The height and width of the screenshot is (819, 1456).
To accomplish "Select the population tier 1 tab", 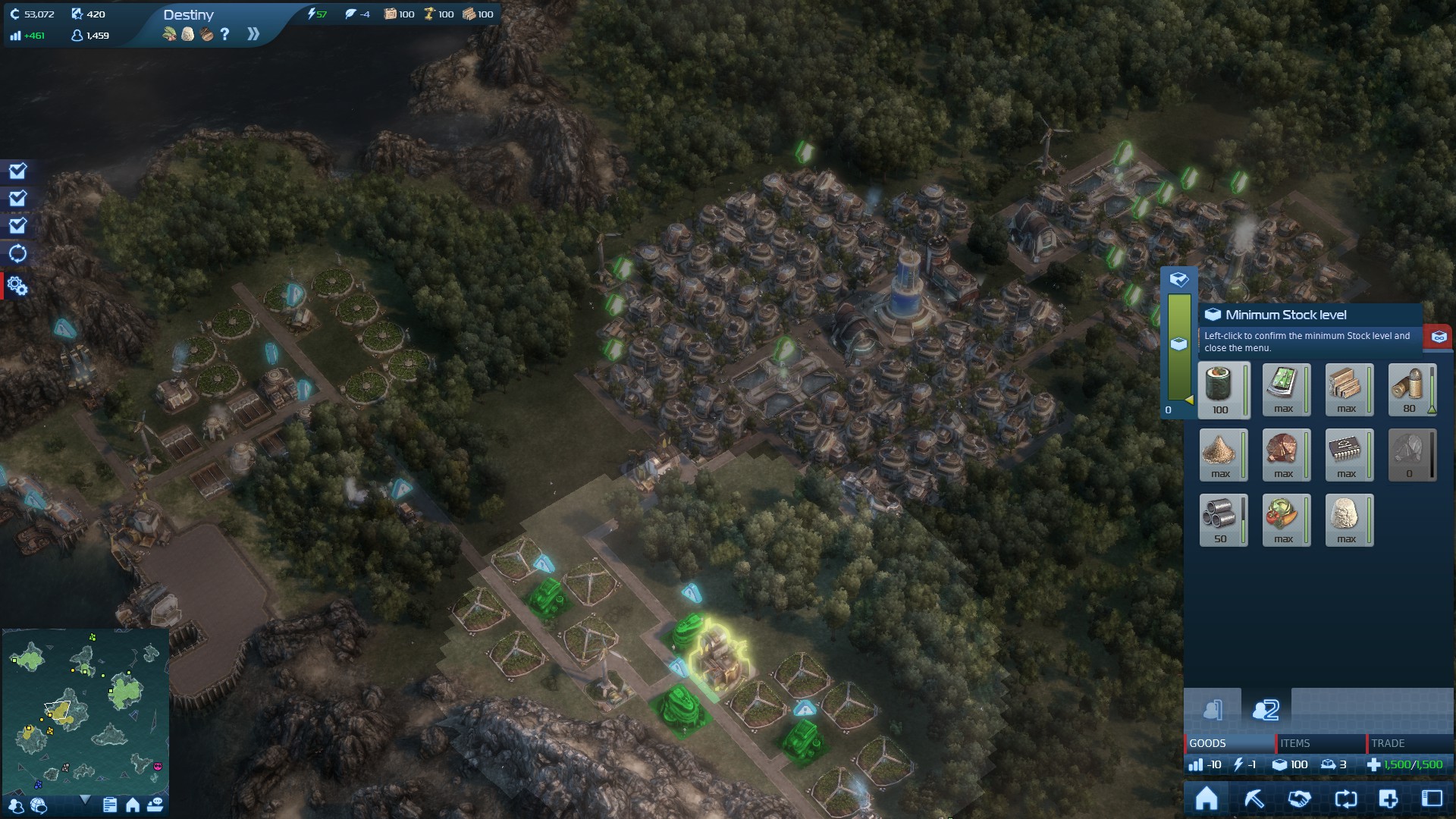I will (1213, 709).
